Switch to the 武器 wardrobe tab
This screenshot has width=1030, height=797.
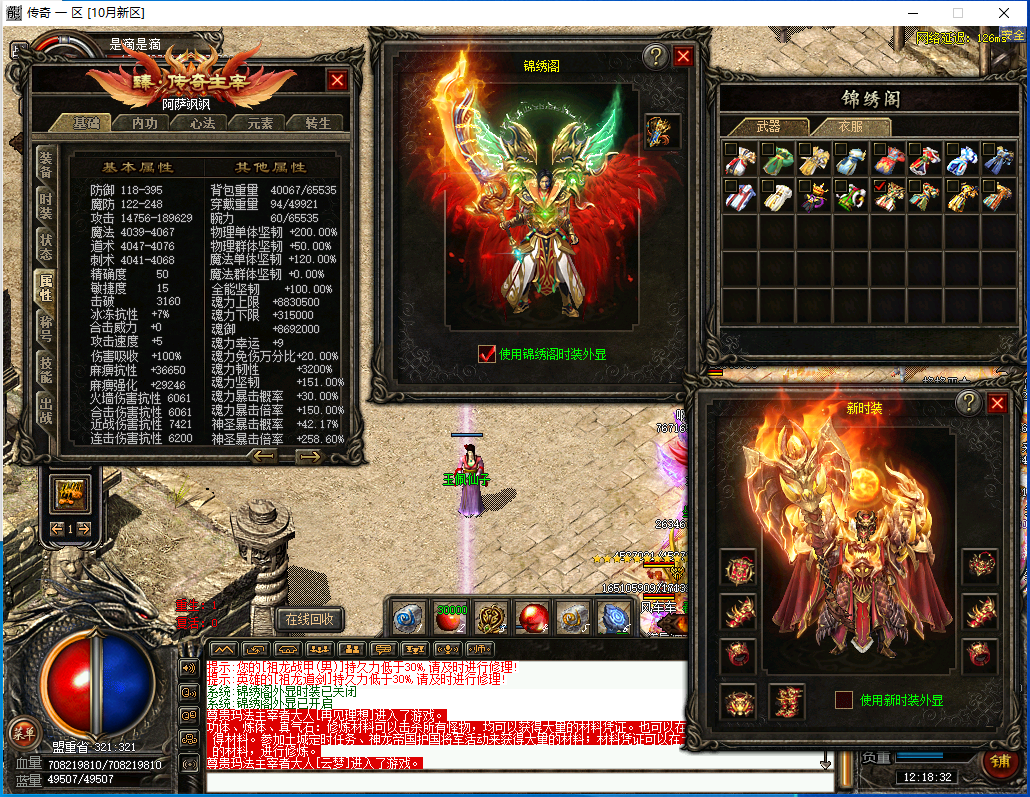tap(768, 127)
